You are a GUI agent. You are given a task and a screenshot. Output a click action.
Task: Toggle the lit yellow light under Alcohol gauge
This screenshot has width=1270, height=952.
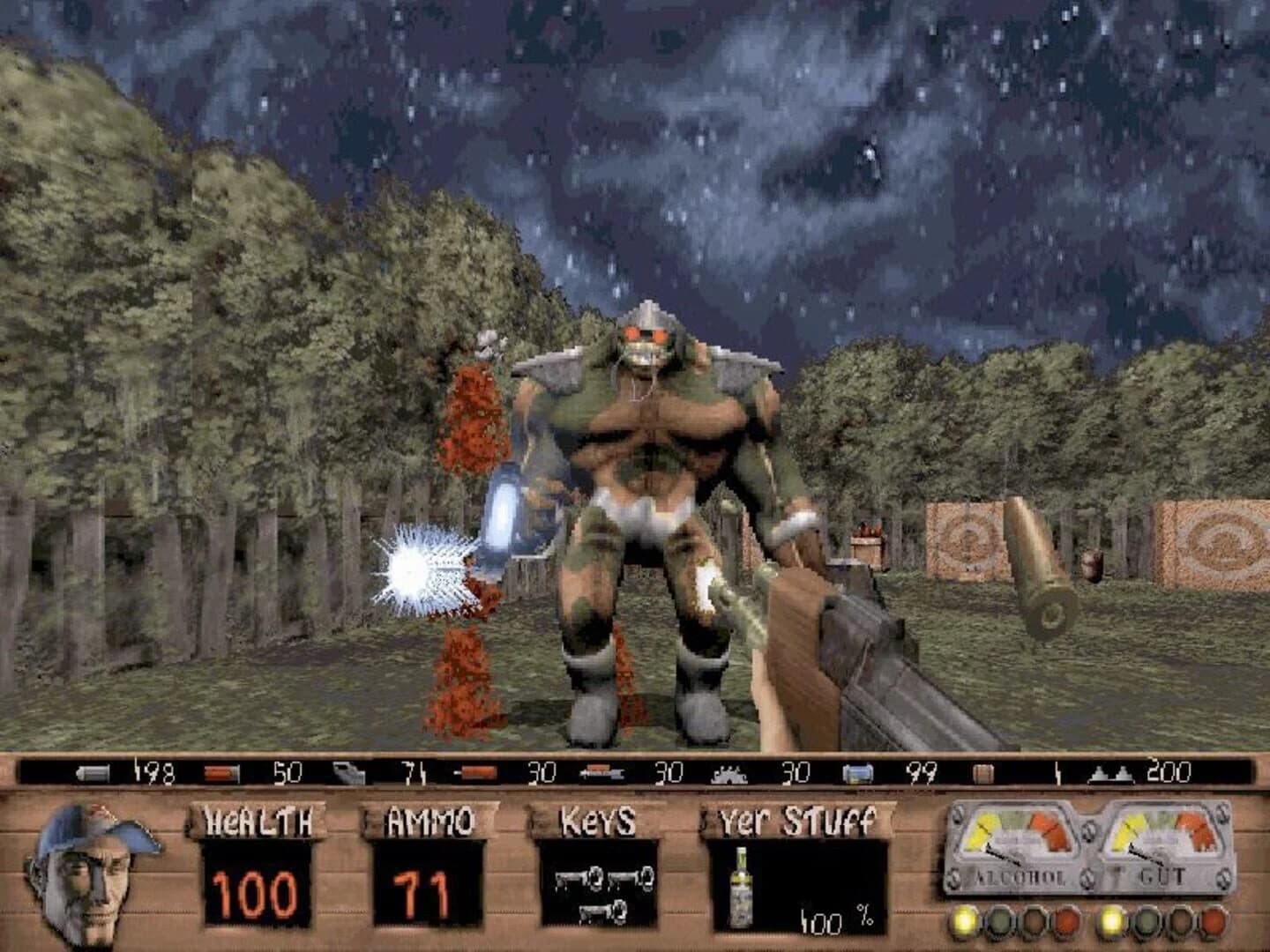coord(964,921)
